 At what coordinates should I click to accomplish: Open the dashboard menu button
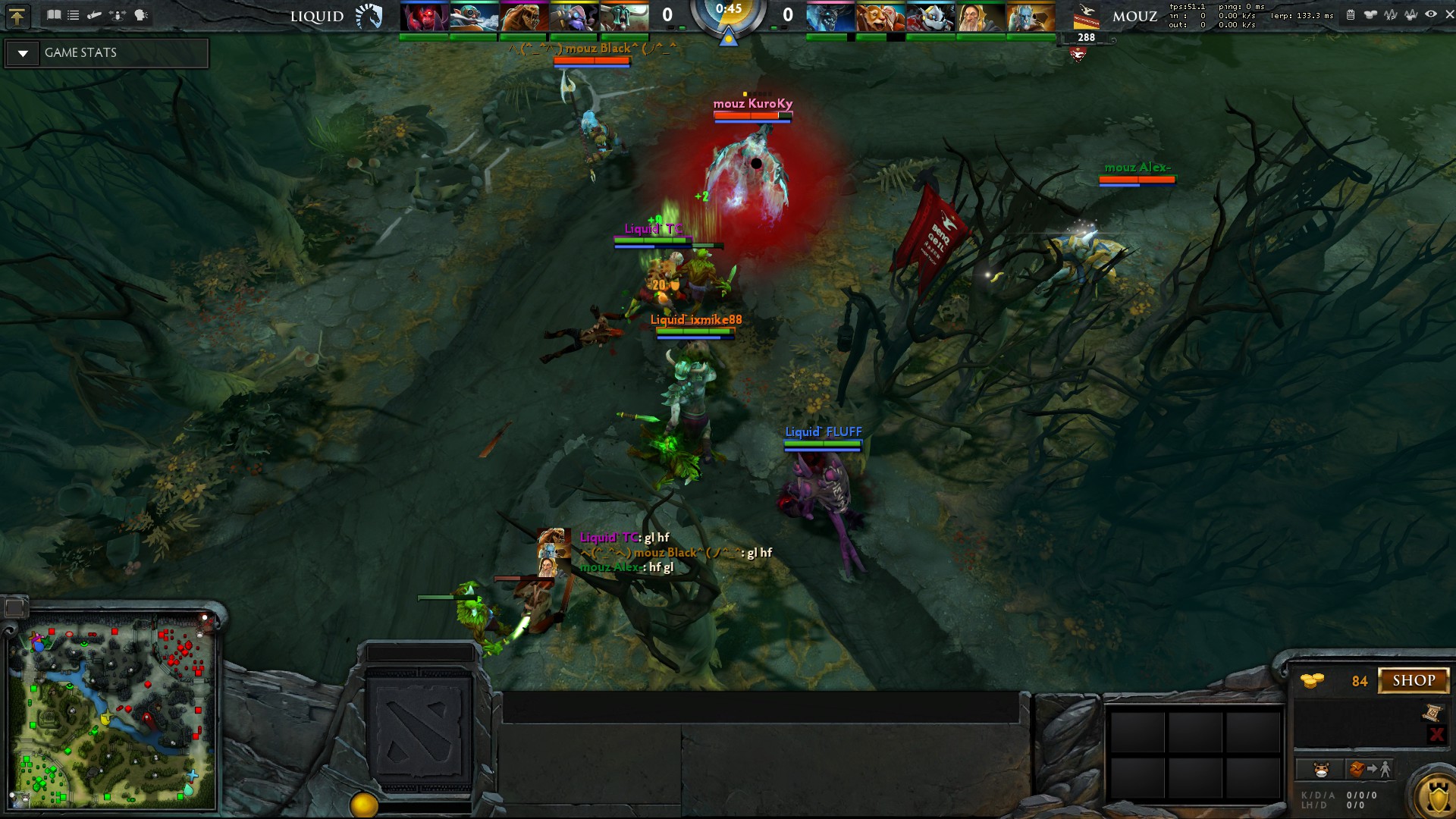click(17, 15)
